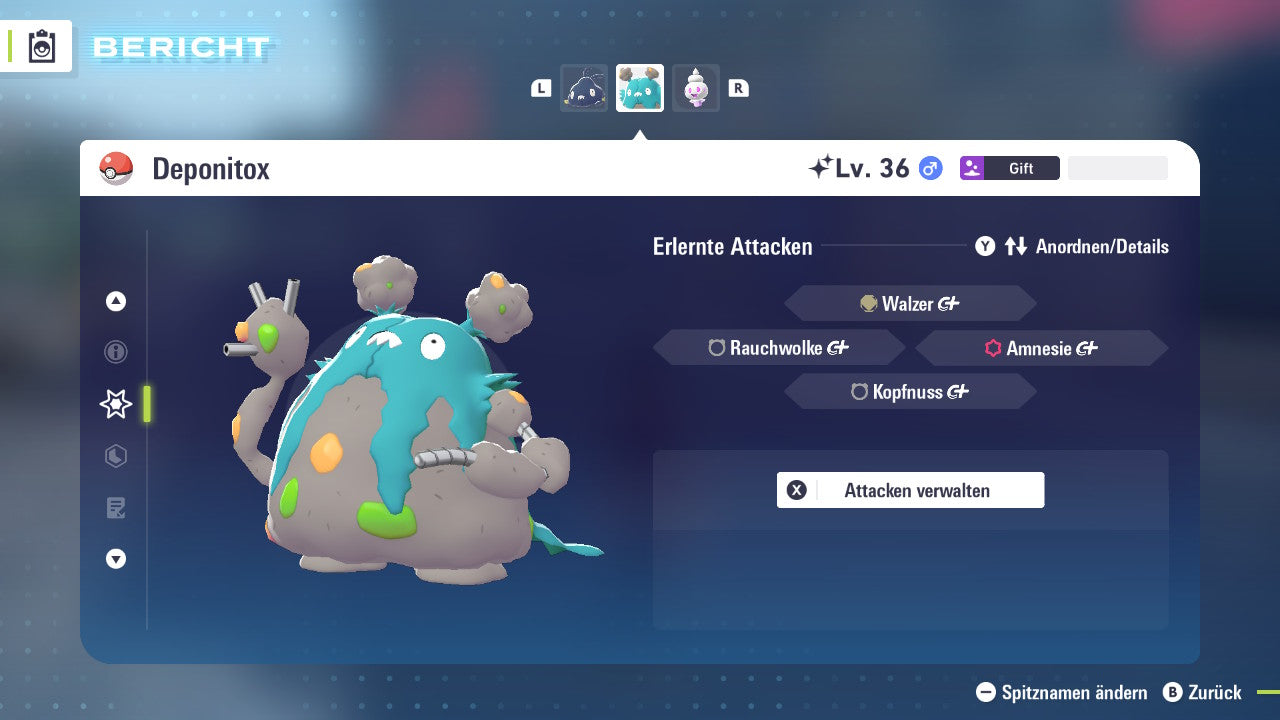Select the memo/ribbon page icon in sidebar

tap(115, 508)
